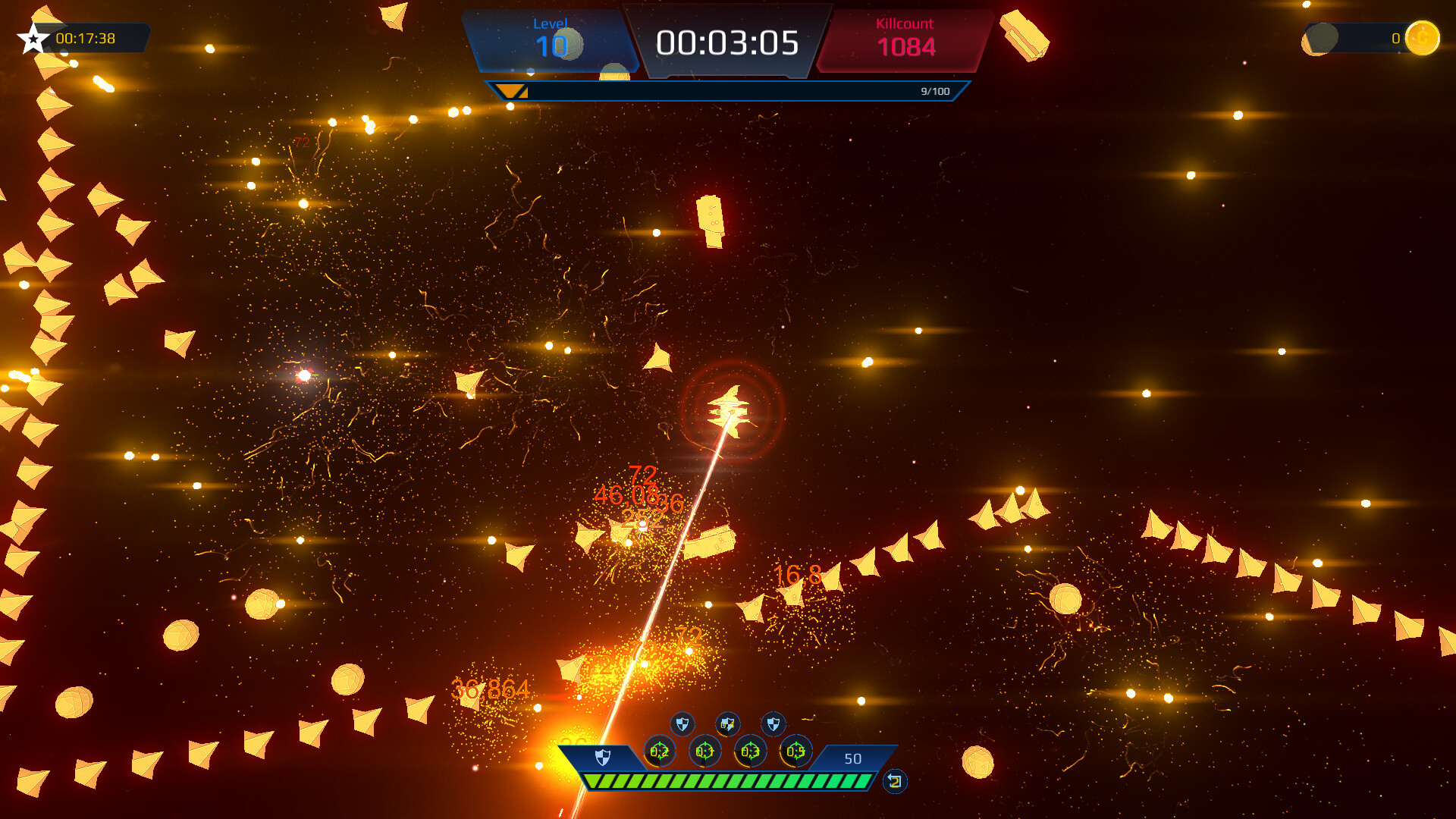Image resolution: width=1456 pixels, height=819 pixels.
Task: Enable the middle shield perk above abilities
Action: point(727,723)
